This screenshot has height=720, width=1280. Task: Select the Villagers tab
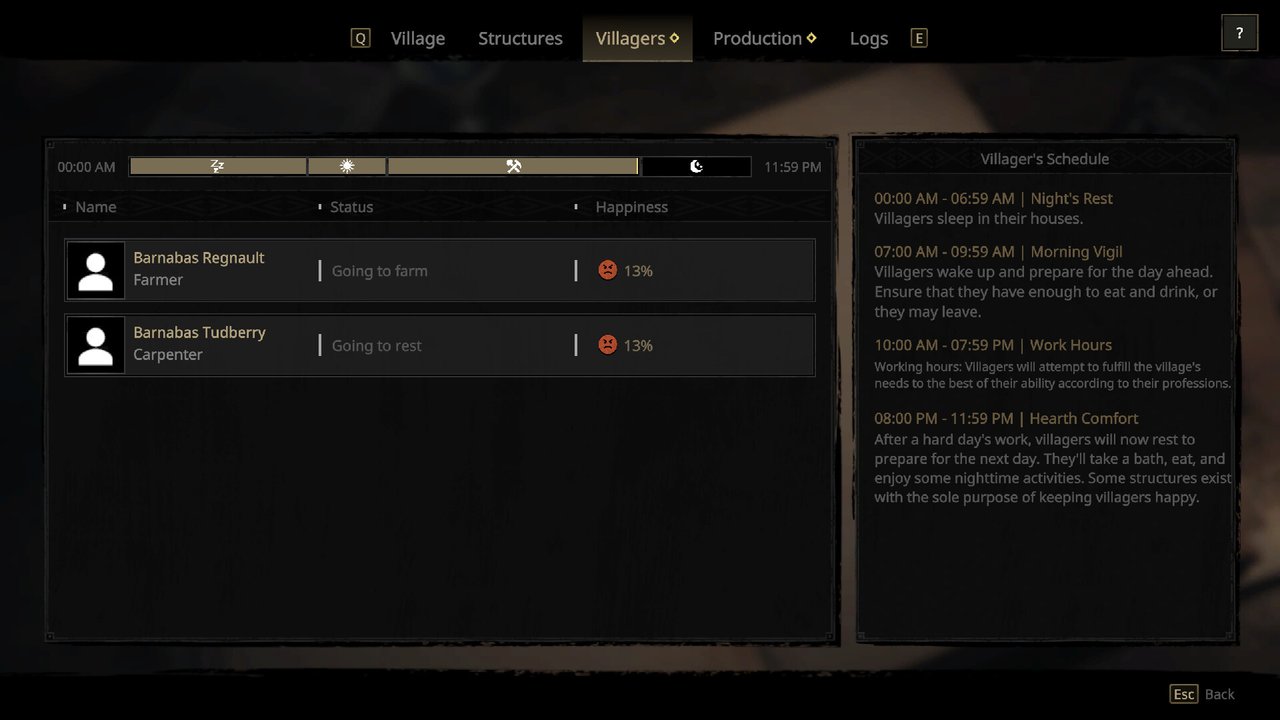[x=636, y=38]
